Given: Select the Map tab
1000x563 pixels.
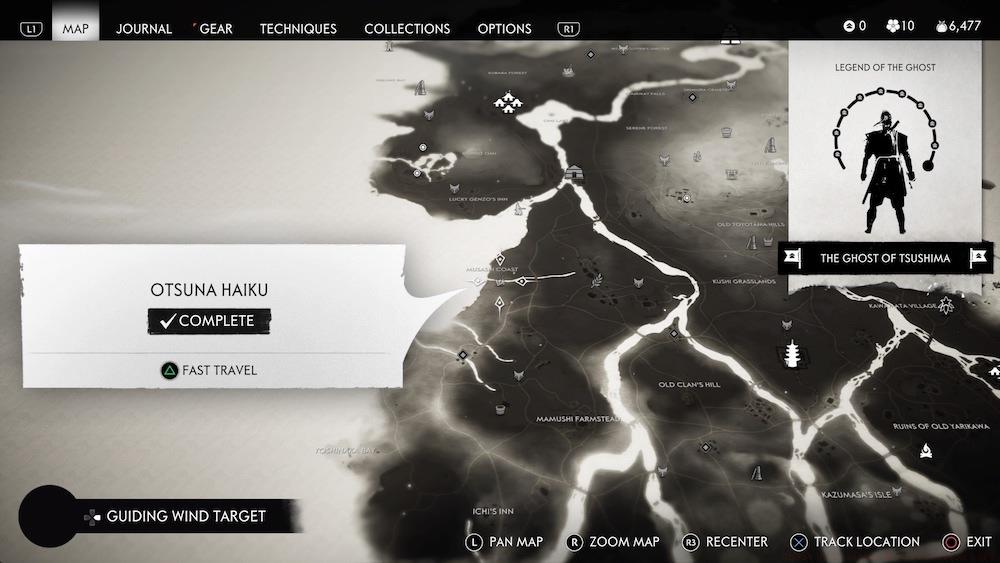Looking at the screenshot, I should pos(75,29).
